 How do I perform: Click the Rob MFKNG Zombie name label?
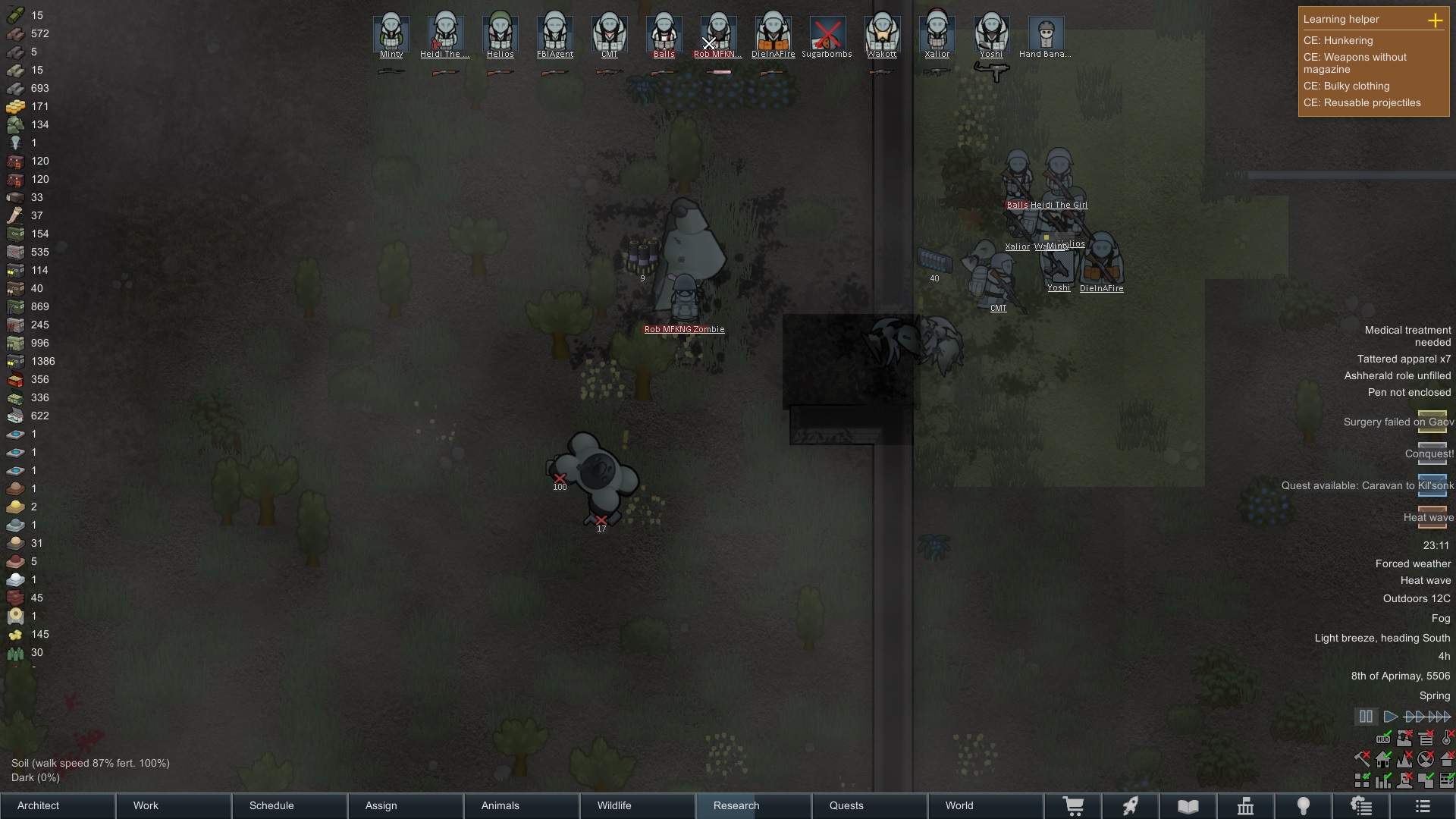coord(683,329)
